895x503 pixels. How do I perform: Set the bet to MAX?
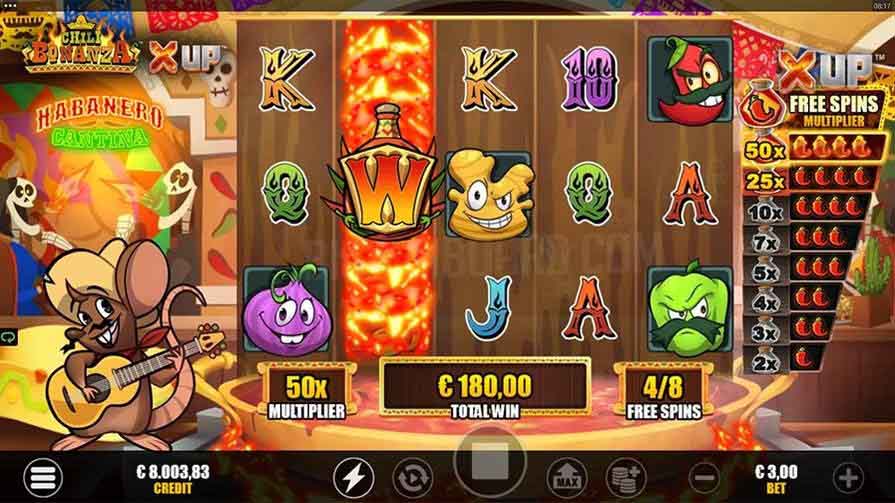[568, 476]
